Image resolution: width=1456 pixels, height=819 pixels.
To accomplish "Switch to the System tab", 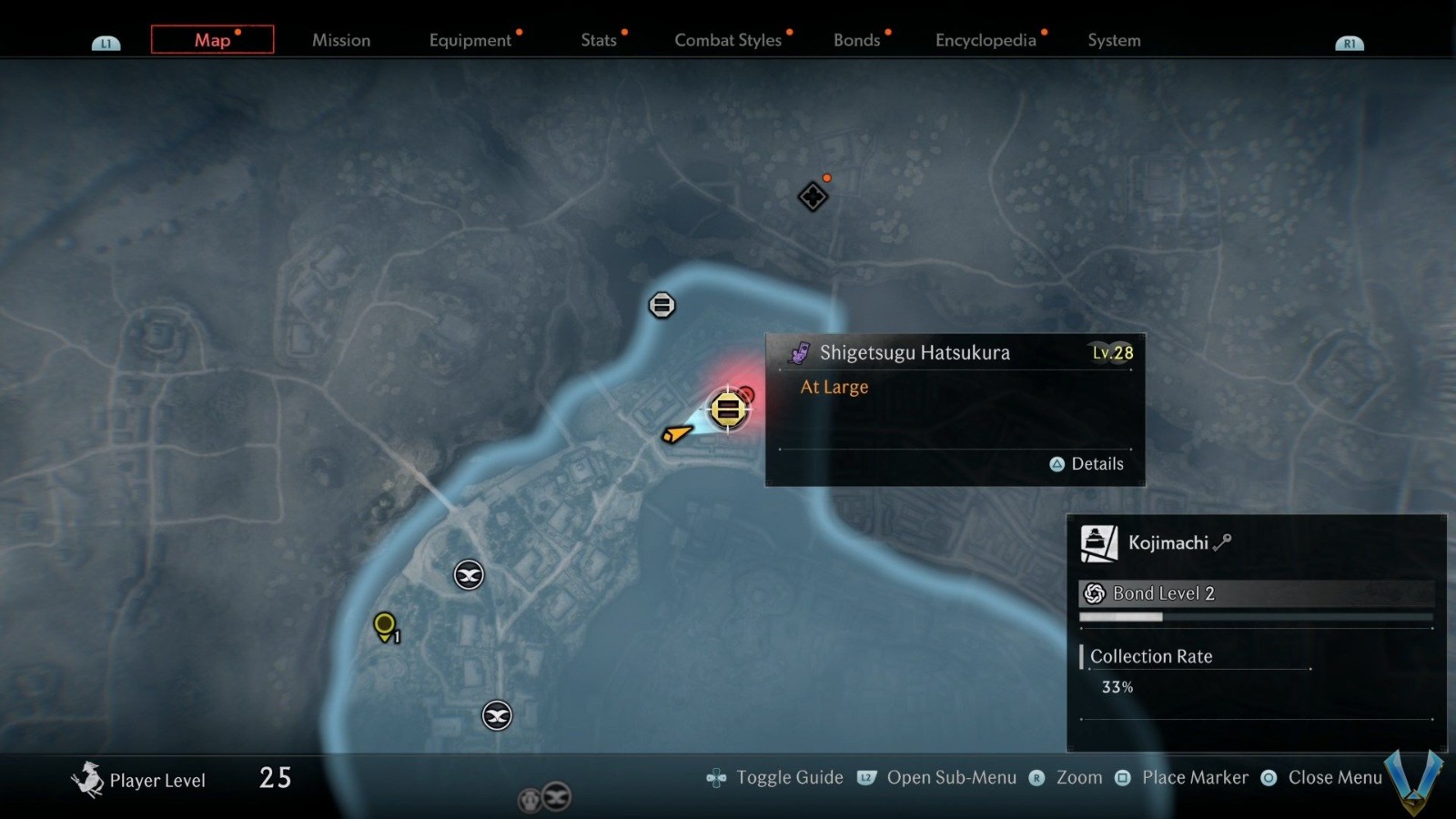I will 1114,40.
